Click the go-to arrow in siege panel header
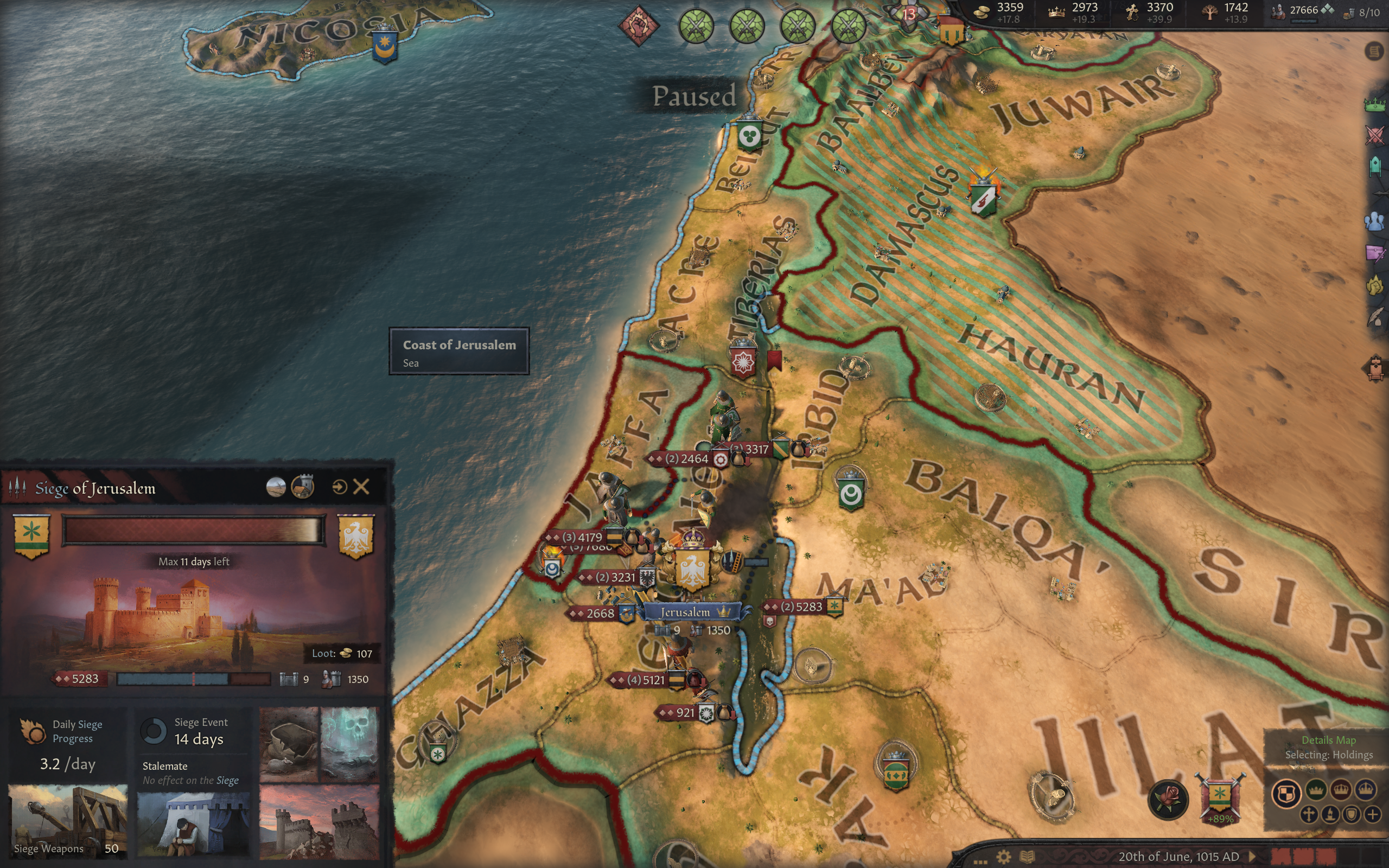This screenshot has height=868, width=1389. (339, 487)
